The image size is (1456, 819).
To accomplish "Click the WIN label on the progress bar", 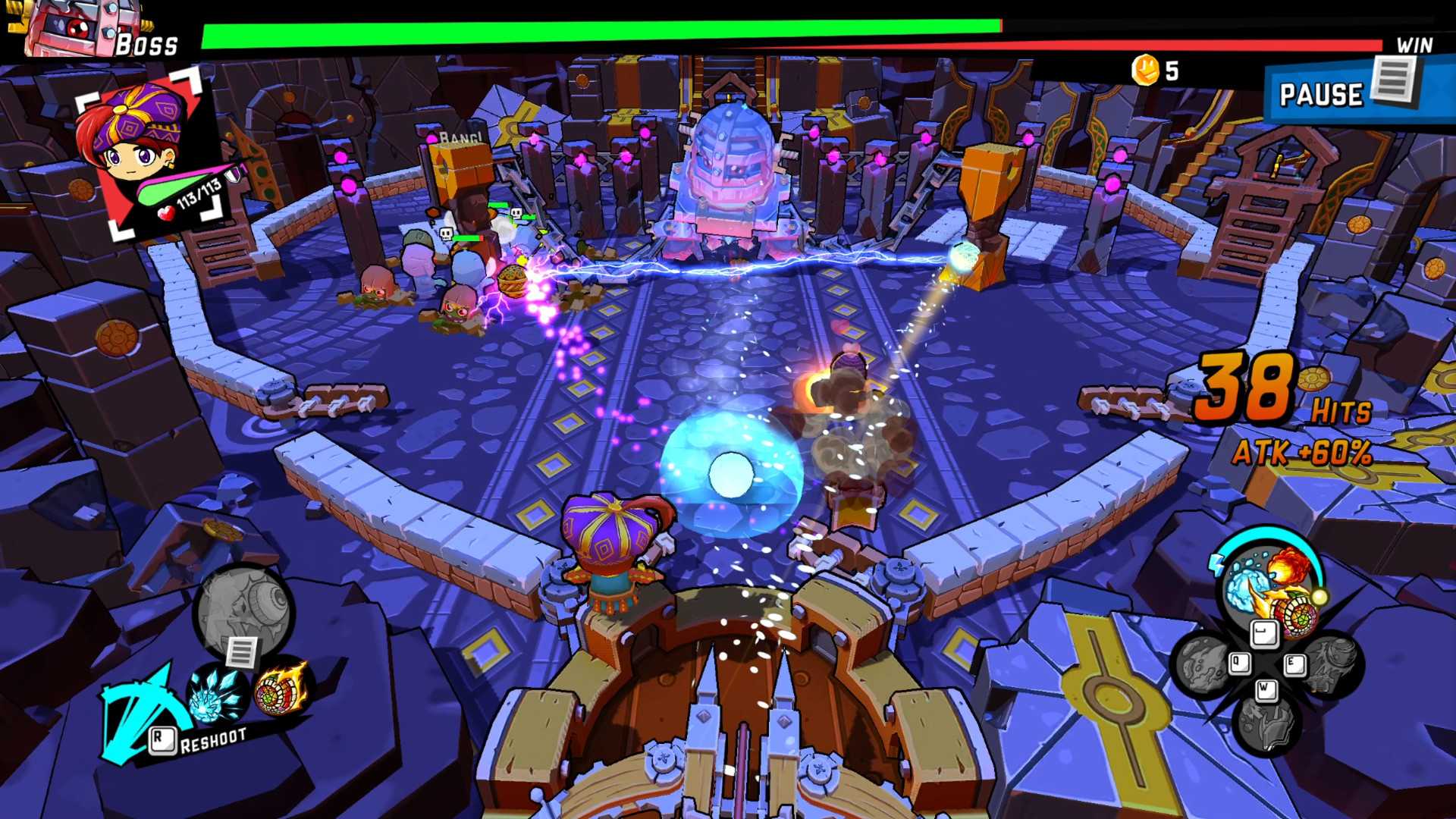I will (x=1417, y=45).
